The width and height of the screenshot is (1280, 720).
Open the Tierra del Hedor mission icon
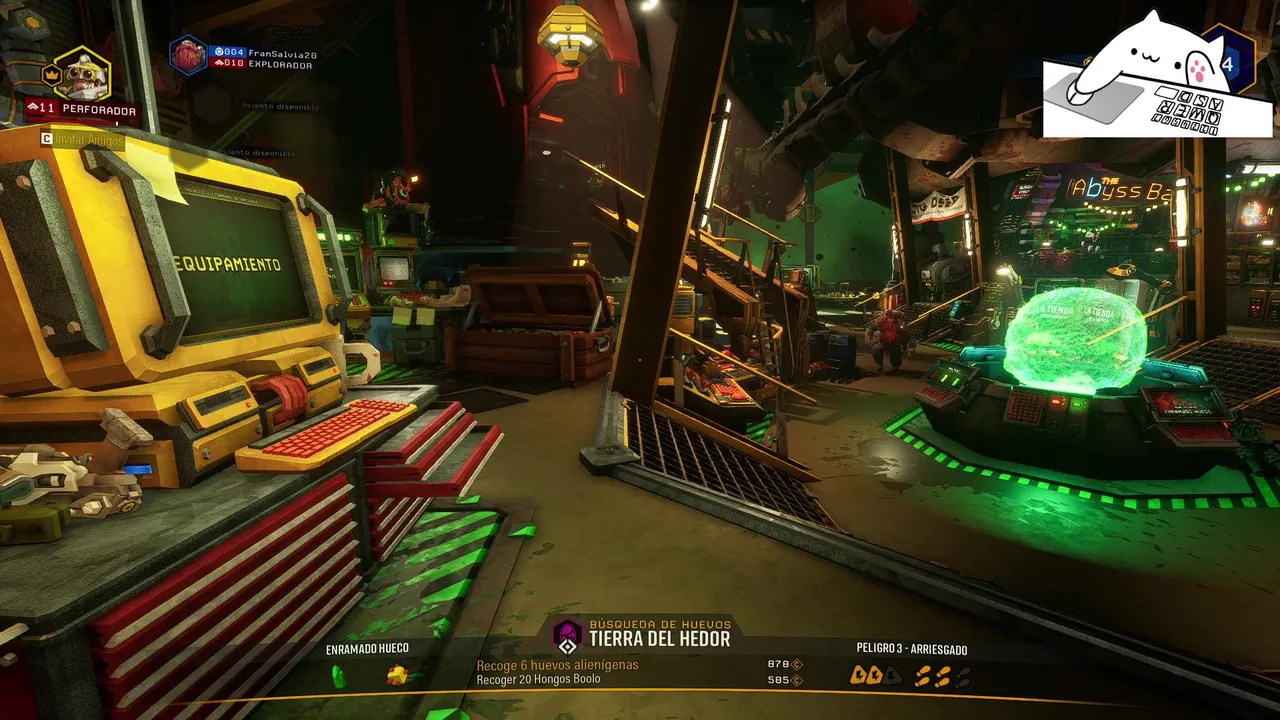[567, 636]
